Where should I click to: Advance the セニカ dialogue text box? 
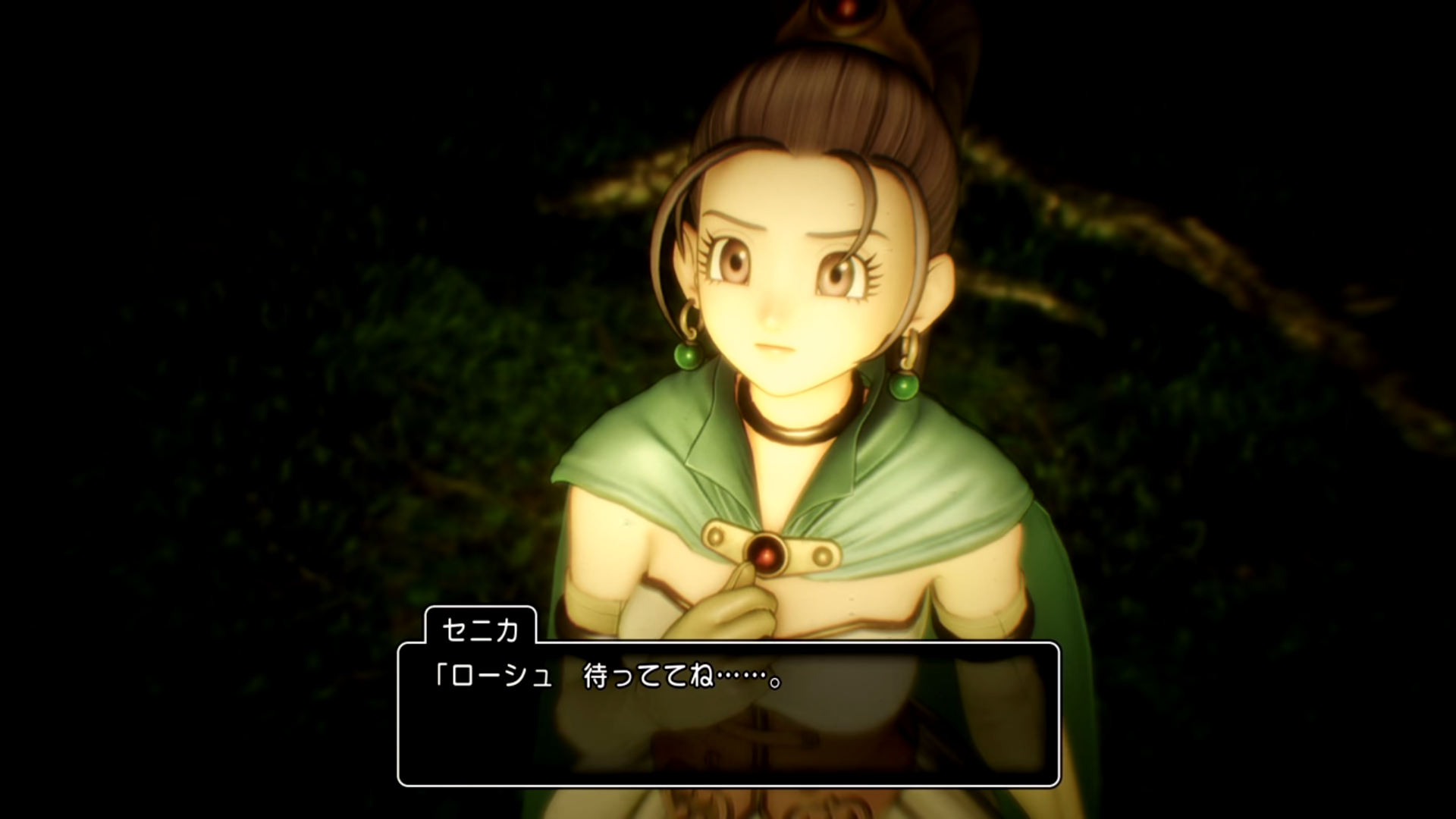coord(728,714)
